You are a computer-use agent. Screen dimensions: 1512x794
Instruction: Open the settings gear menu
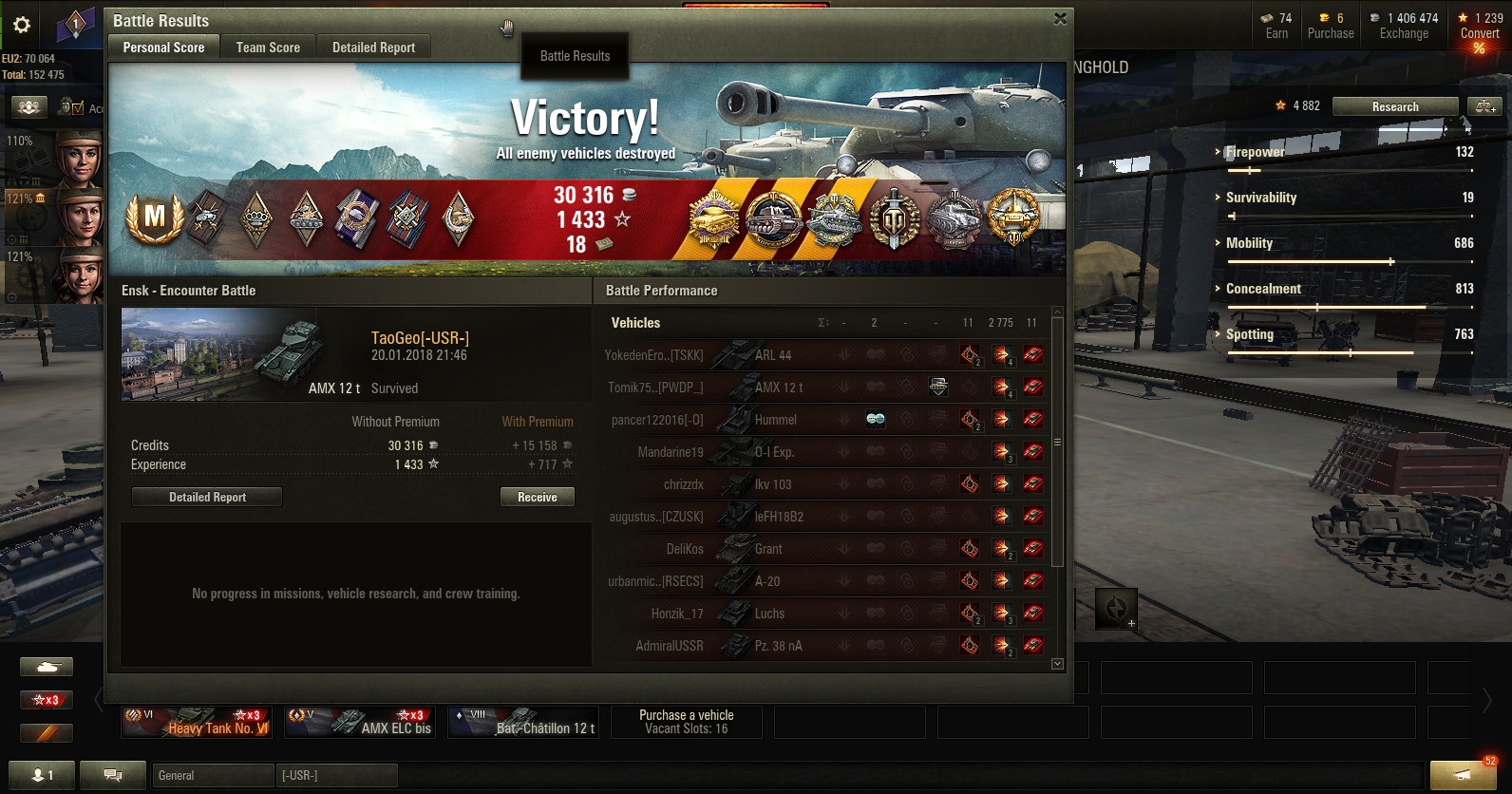[x=22, y=26]
